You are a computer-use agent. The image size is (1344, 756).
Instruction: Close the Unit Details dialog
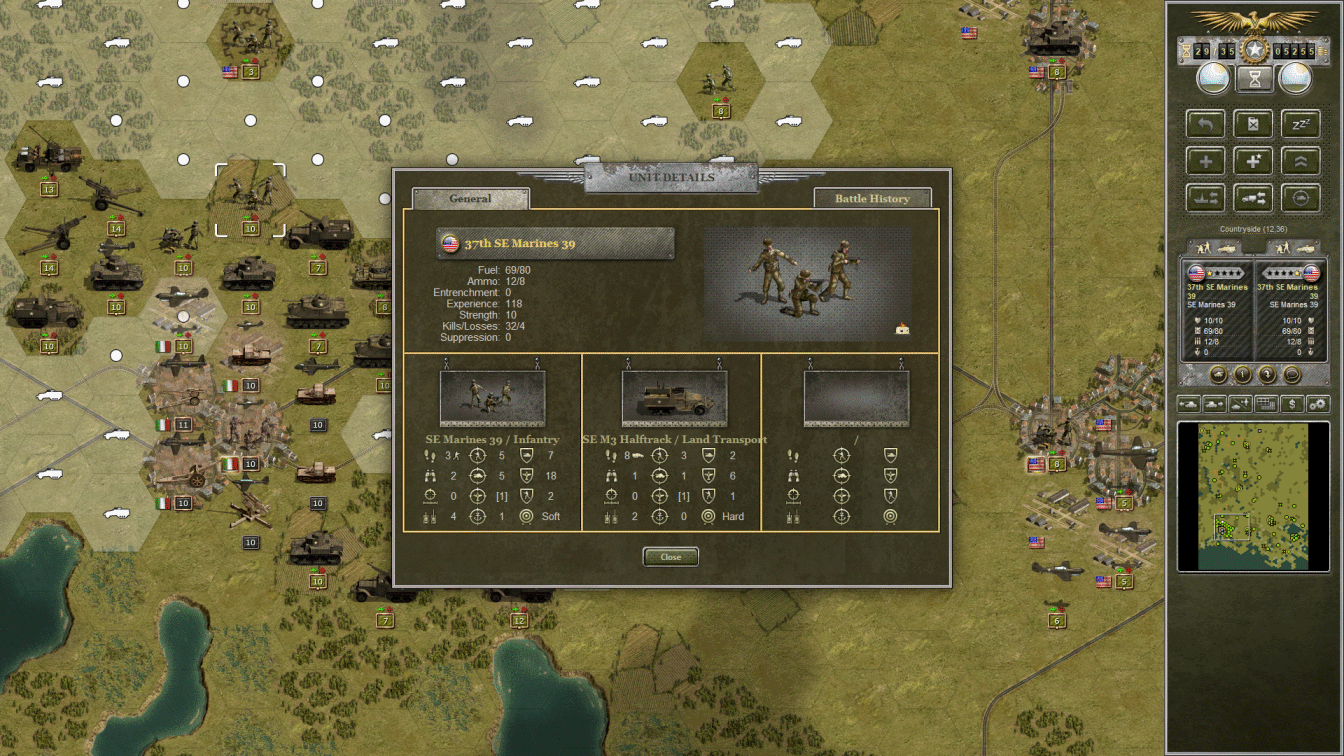click(670, 557)
